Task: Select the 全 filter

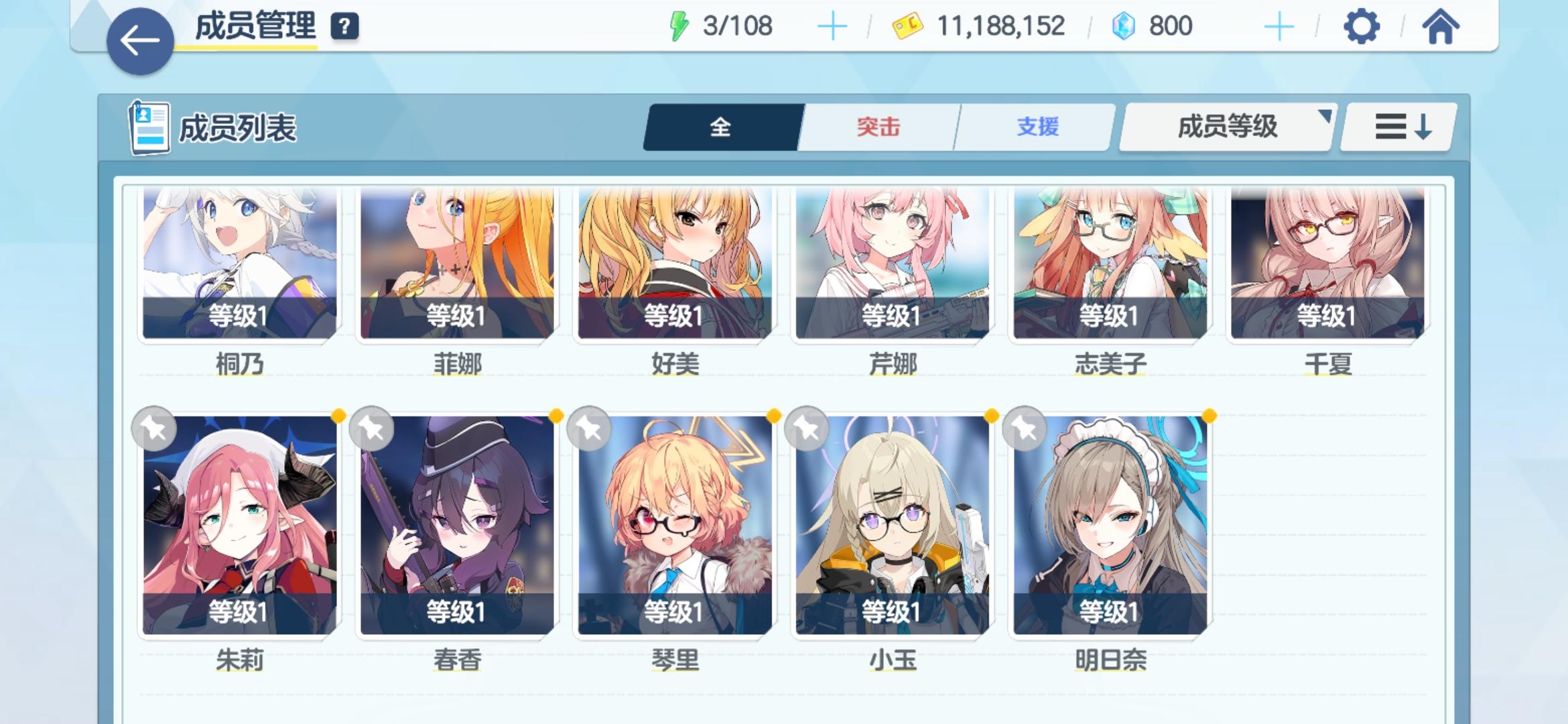Action: (x=720, y=126)
